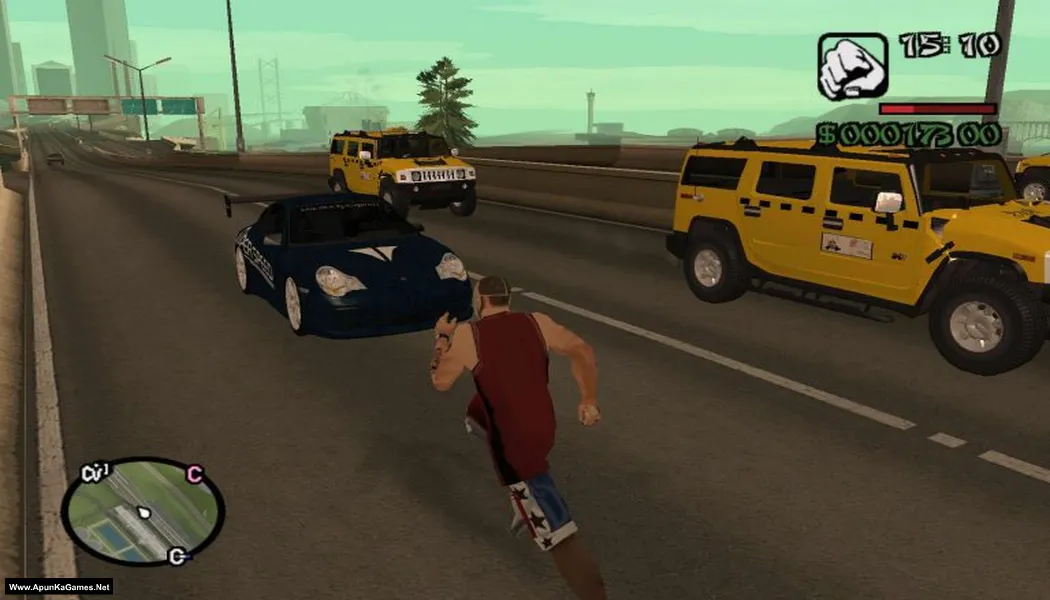
Task: Click the pink C marker on the radar
Action: pyautogui.click(x=194, y=474)
